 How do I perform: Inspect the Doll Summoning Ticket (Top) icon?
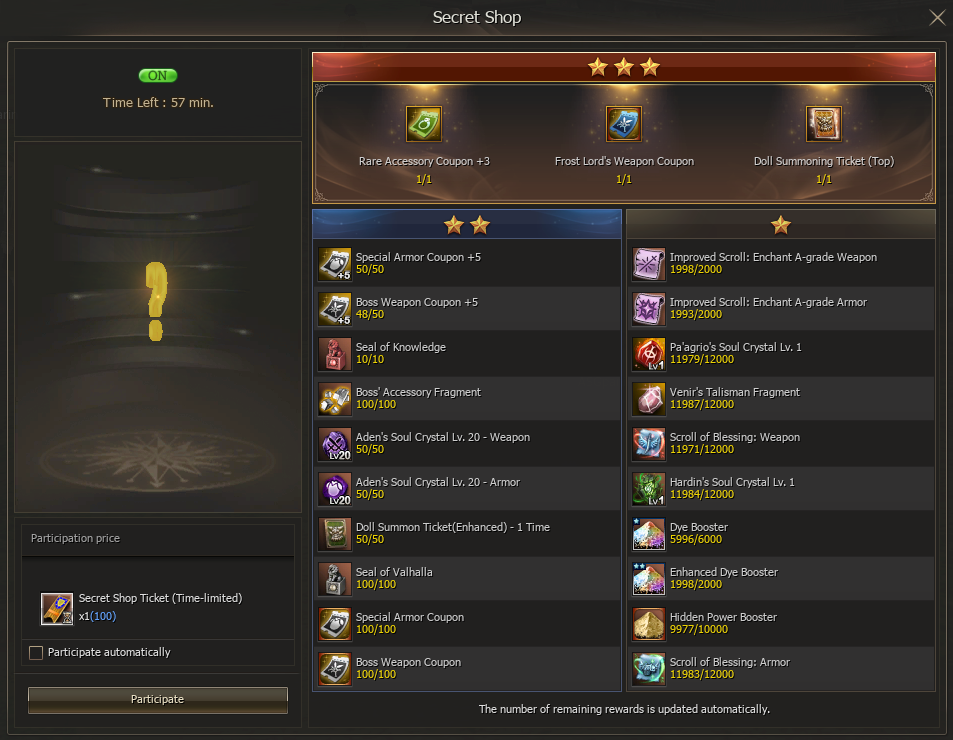pyautogui.click(x=824, y=124)
